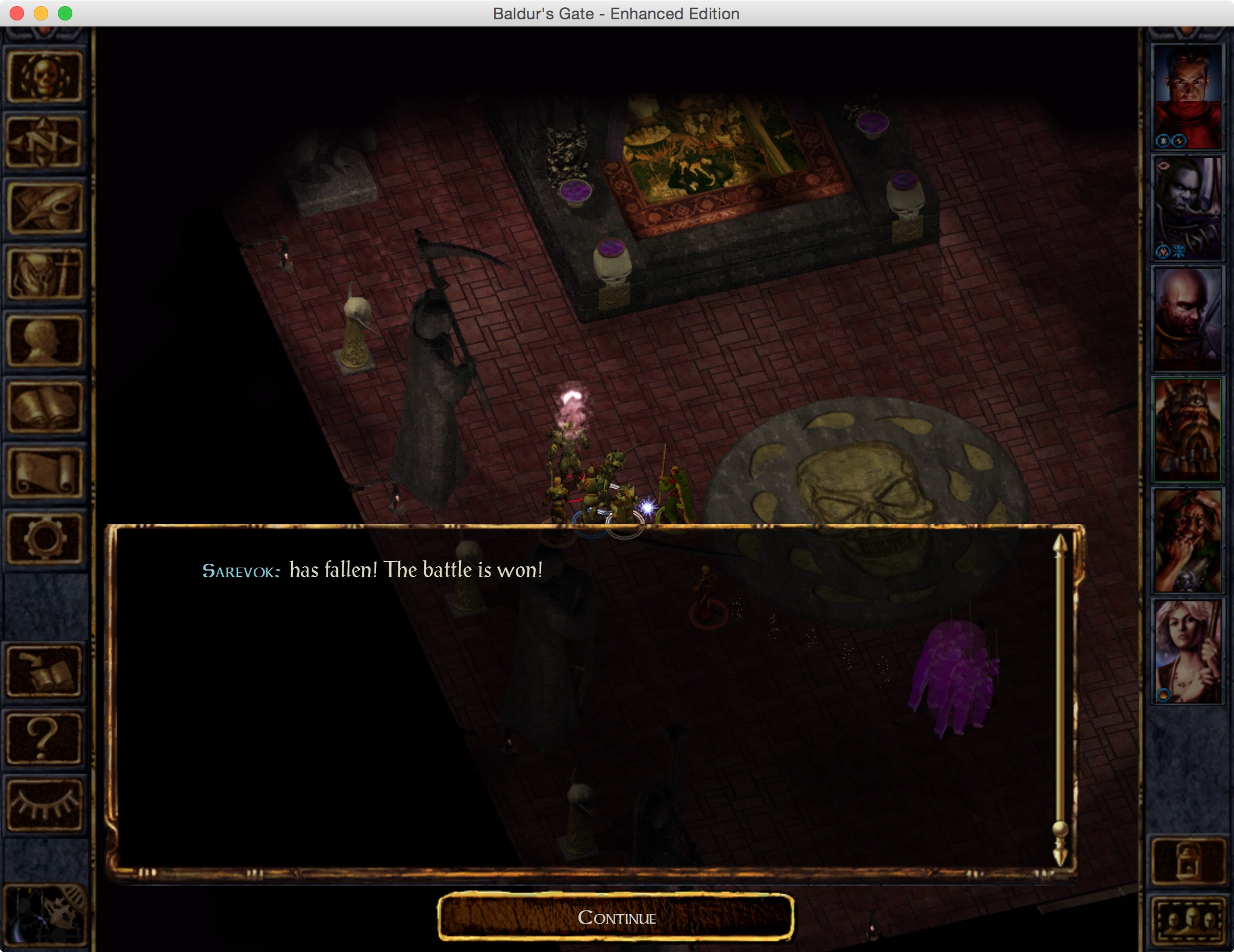Open the journal quill icon

(45, 208)
